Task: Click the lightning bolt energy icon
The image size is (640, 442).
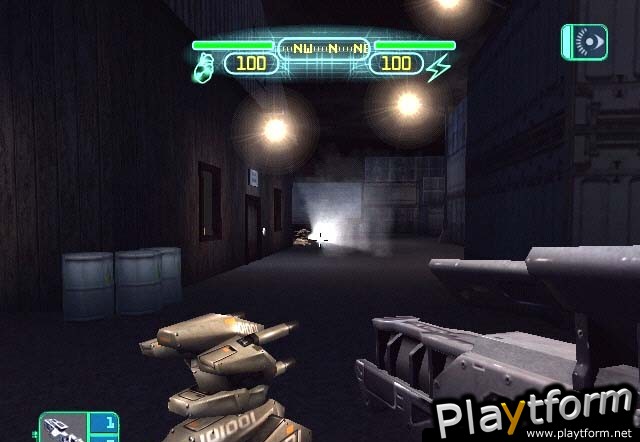Action: 438,67
